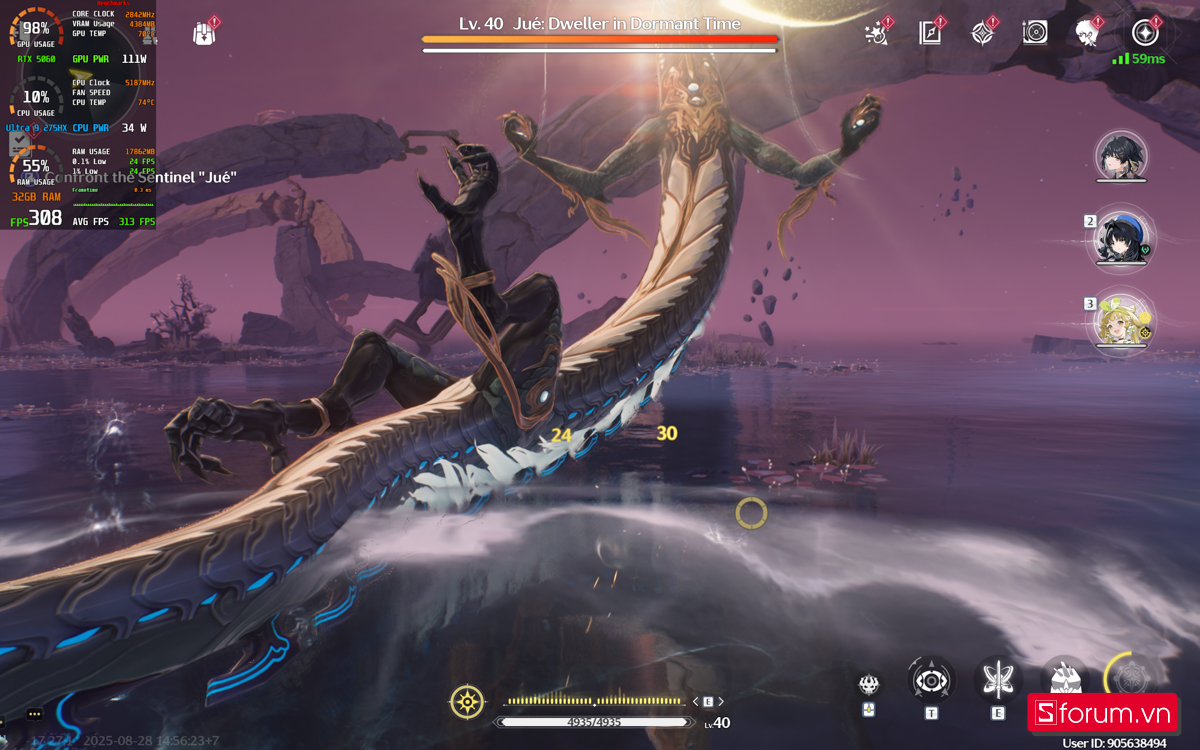The height and width of the screenshot is (750, 1200).
Task: Click the Confront the Sentinel quest tracker
Action: 140,177
